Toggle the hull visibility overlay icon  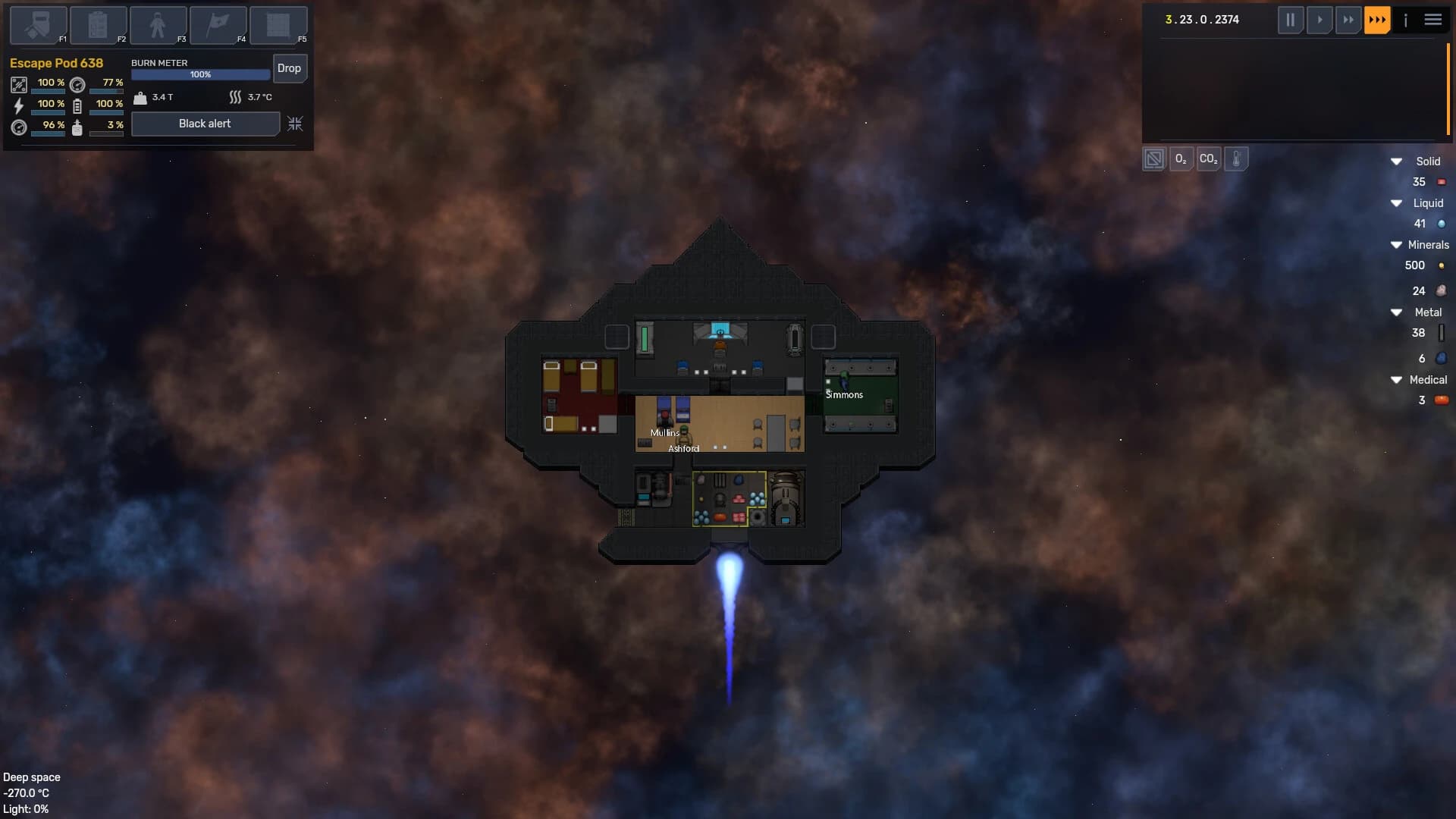tap(1153, 158)
